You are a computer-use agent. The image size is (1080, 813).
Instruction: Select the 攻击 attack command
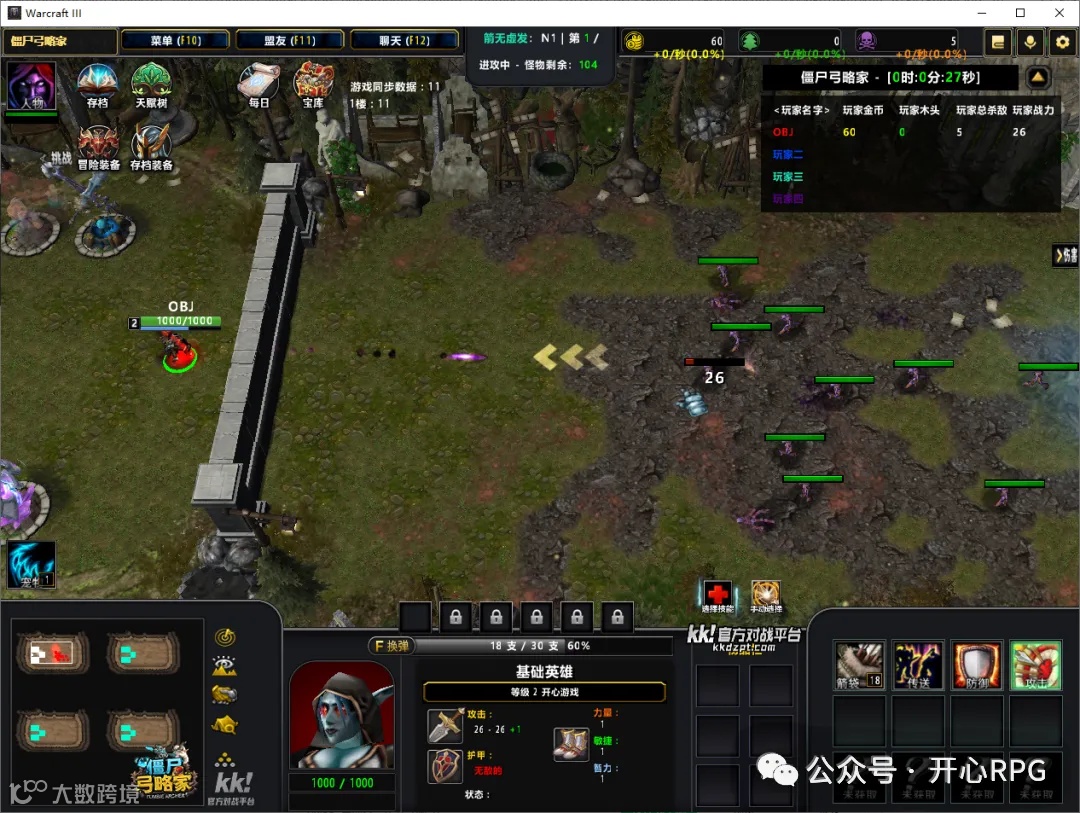point(1035,665)
